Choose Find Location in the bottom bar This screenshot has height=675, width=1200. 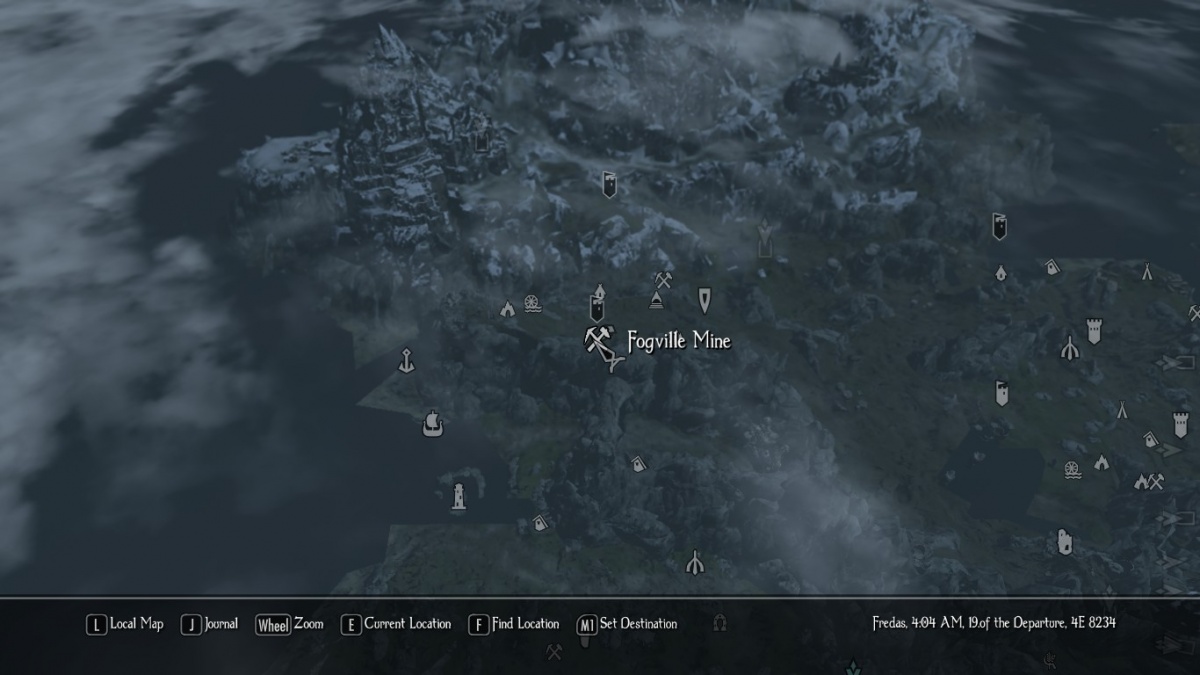click(x=514, y=624)
